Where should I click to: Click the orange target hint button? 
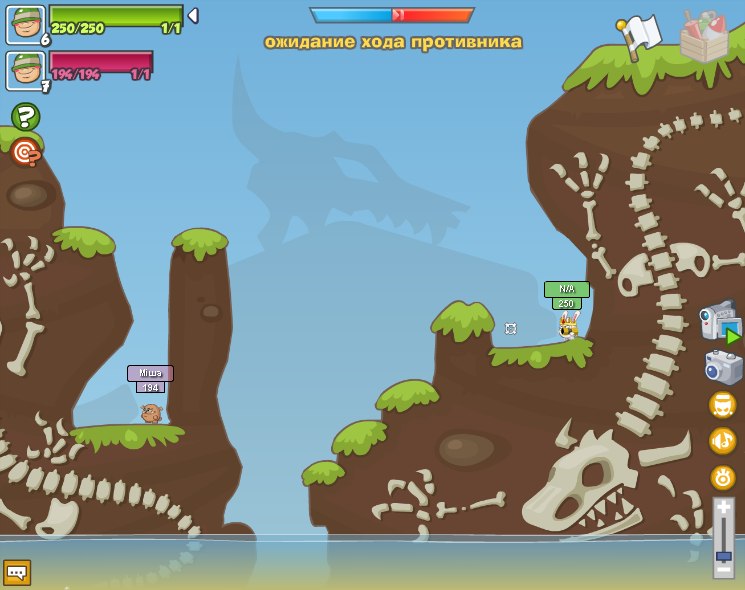coord(25,152)
